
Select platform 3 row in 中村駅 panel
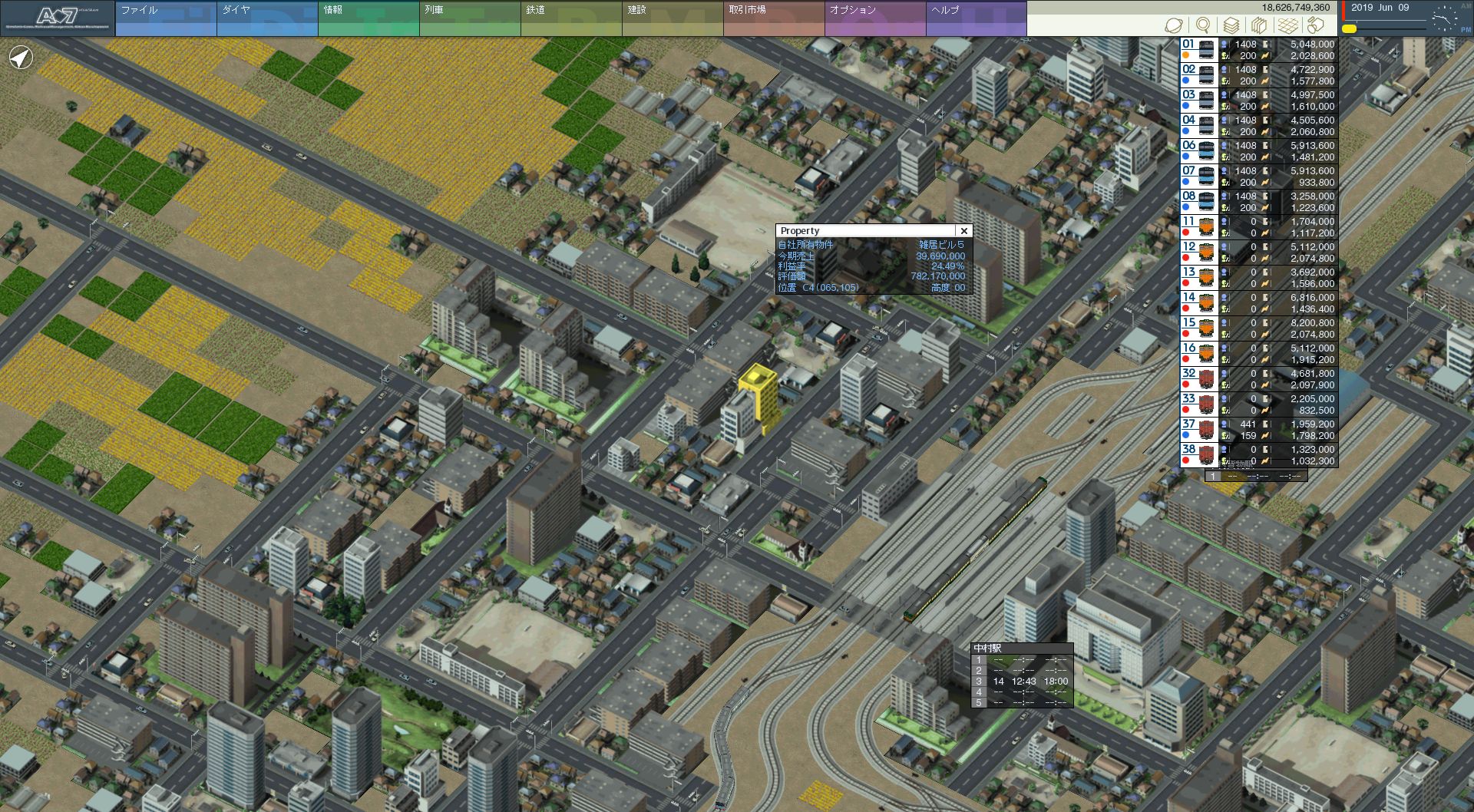click(x=1022, y=682)
